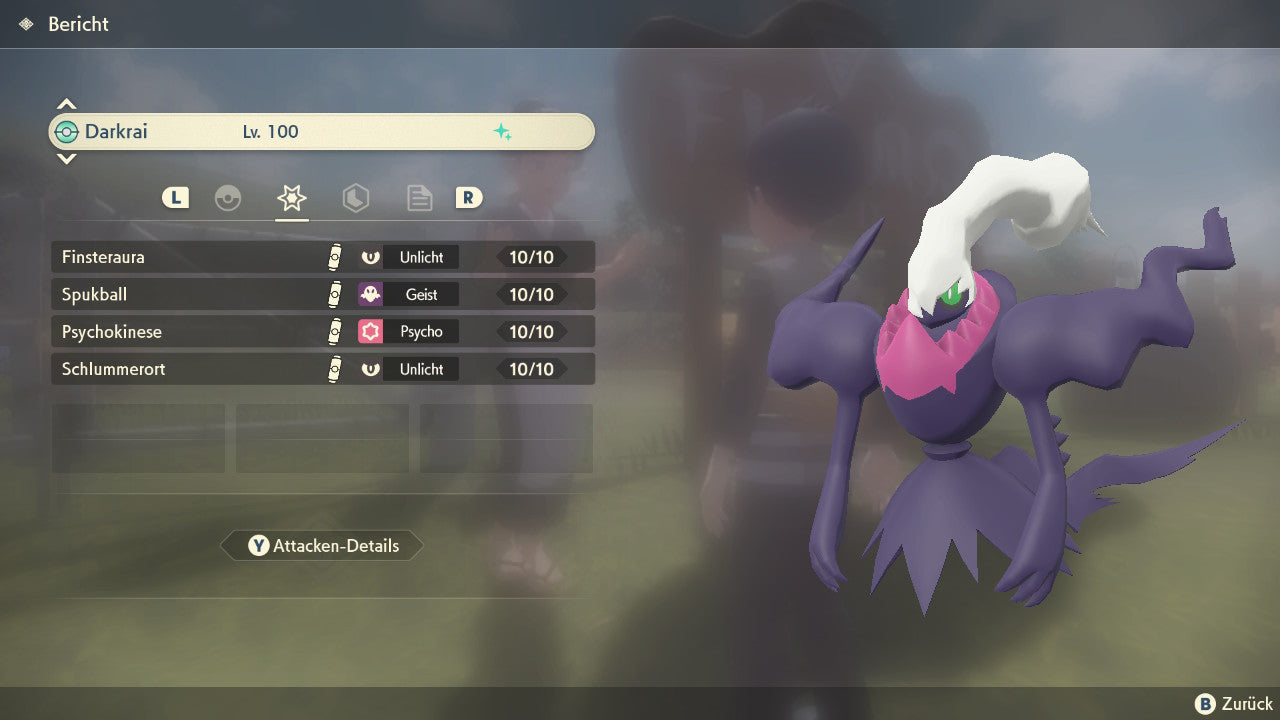Go back with the Zurück button
Screen dimensions: 1280x720
click(x=1234, y=704)
